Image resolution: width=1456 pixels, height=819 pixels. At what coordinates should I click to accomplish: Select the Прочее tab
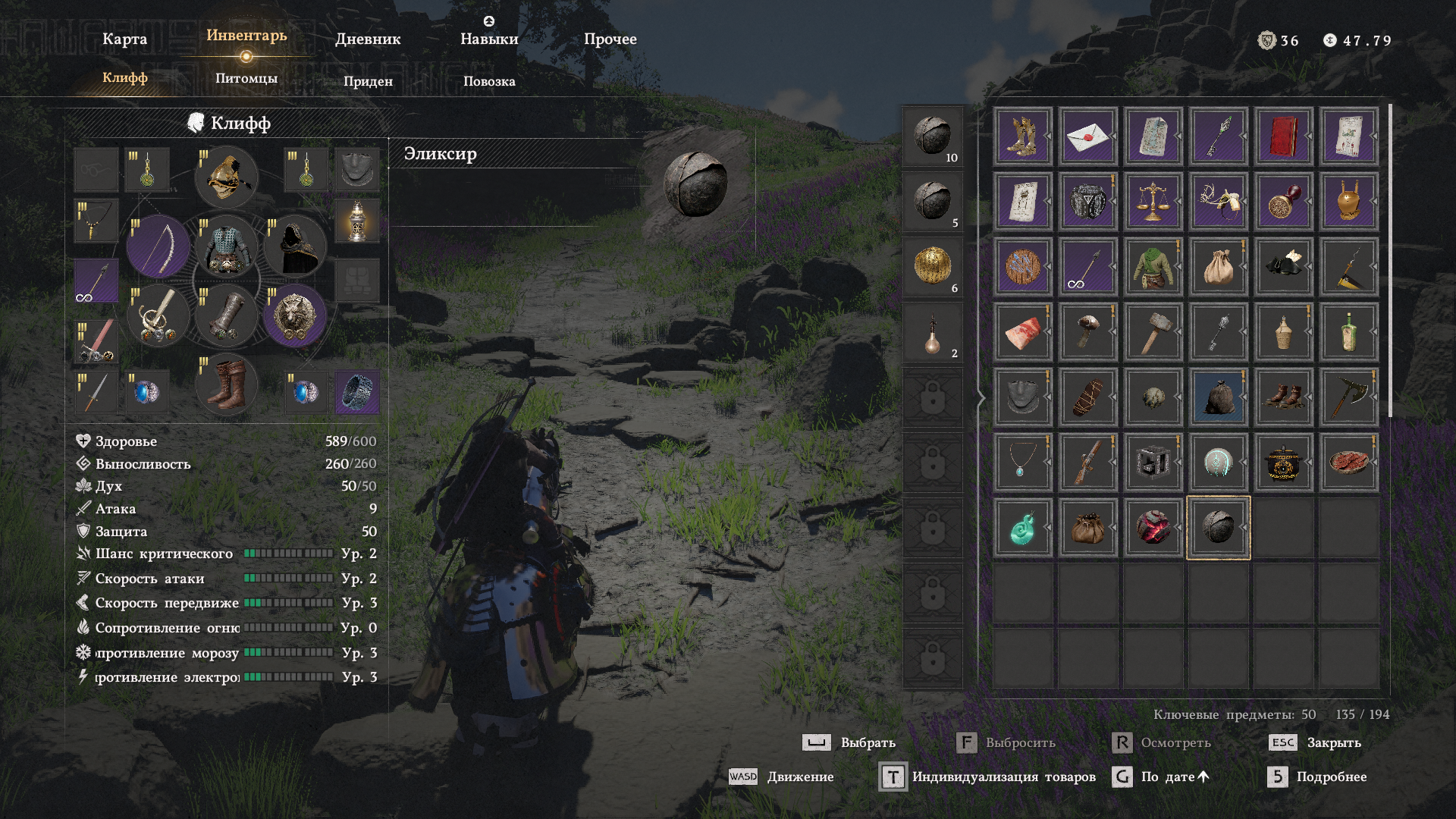point(610,39)
